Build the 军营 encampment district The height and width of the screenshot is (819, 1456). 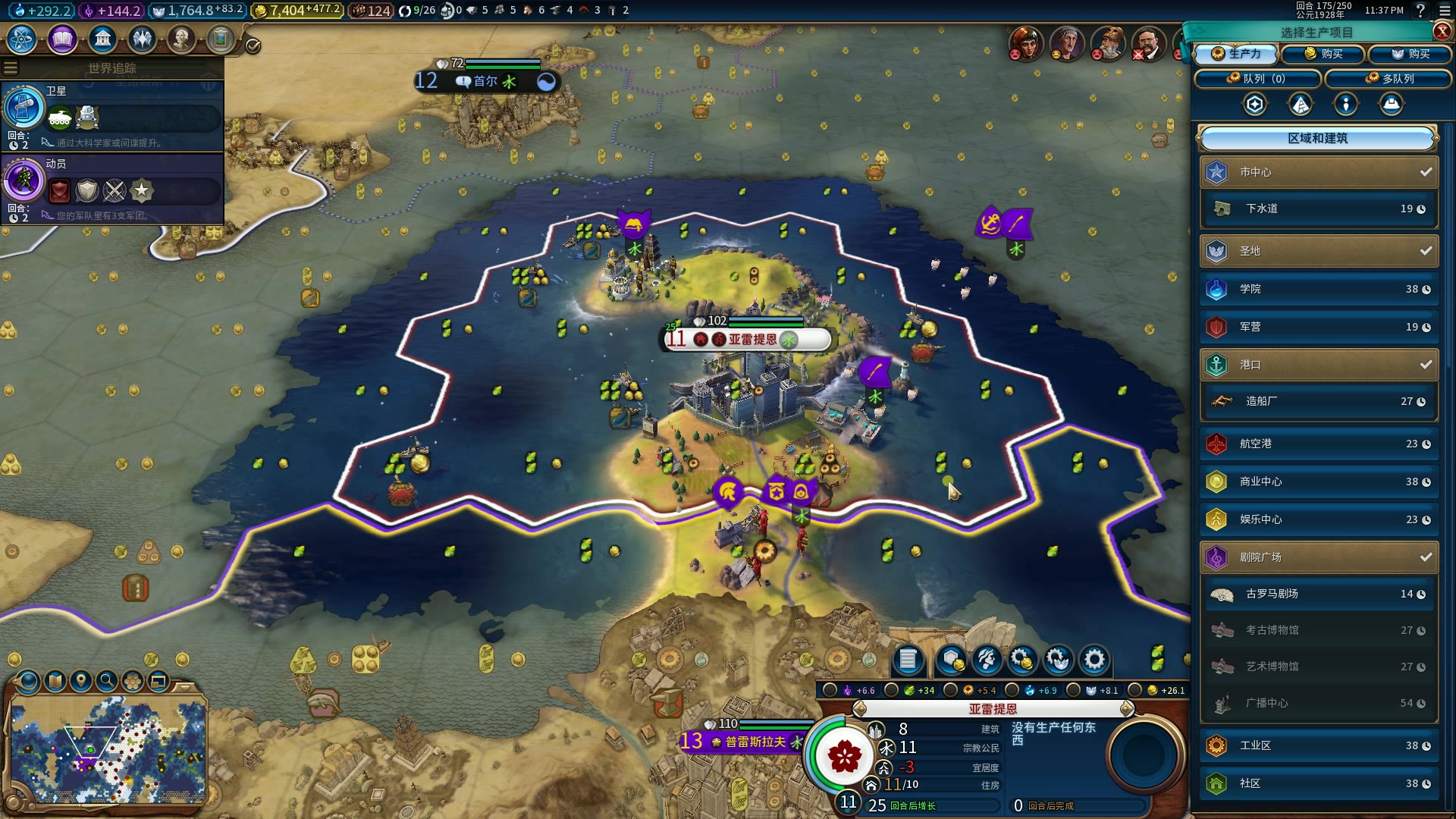point(1319,327)
